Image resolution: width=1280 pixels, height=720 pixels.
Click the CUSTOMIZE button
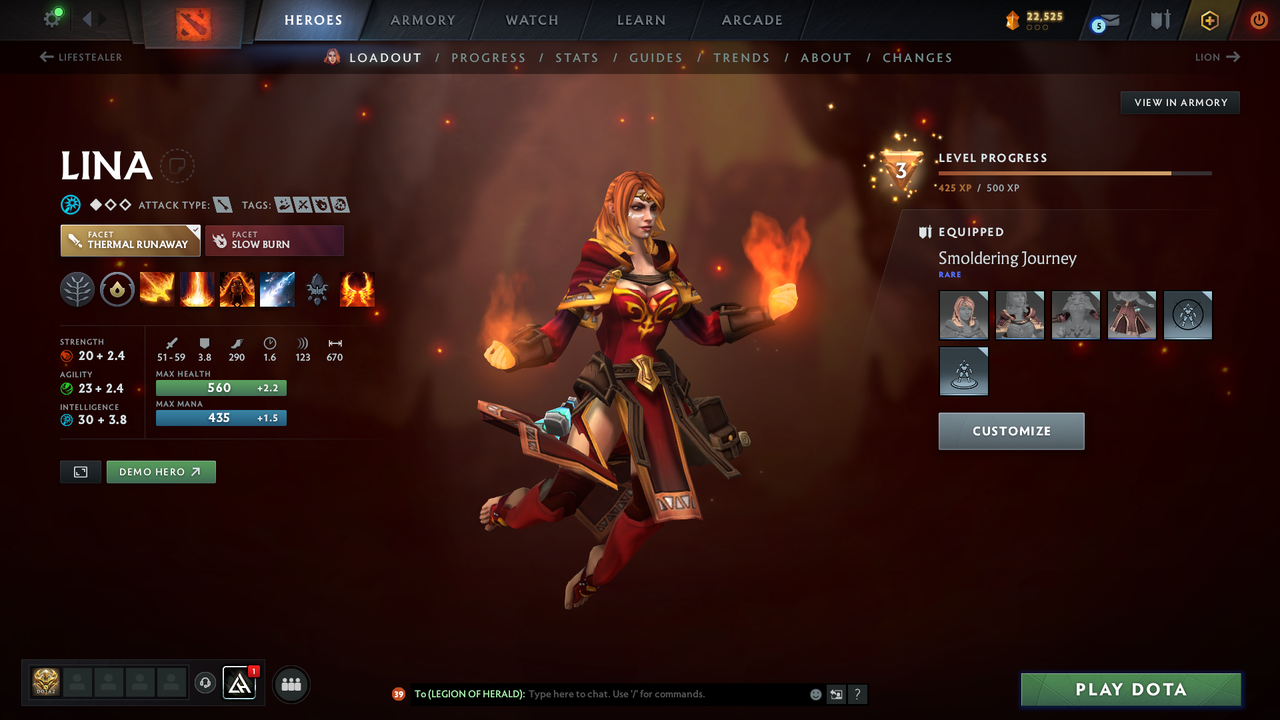click(x=1011, y=431)
